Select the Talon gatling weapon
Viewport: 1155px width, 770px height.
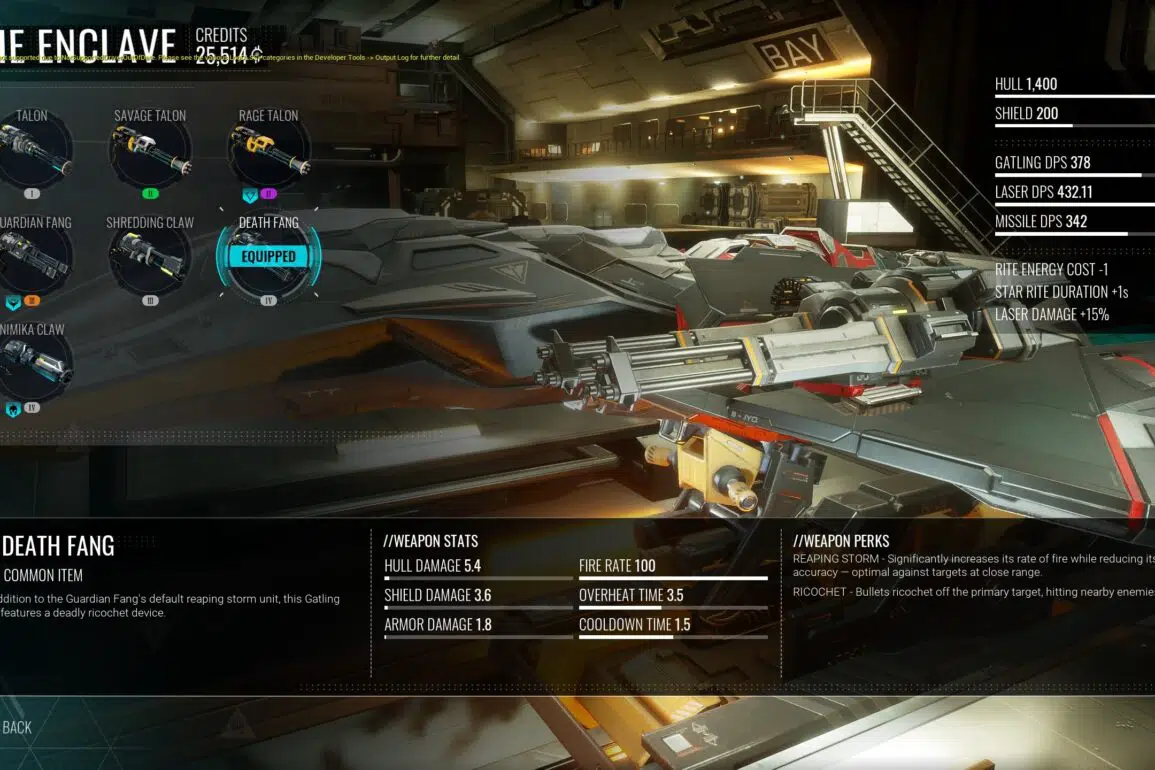coord(32,153)
